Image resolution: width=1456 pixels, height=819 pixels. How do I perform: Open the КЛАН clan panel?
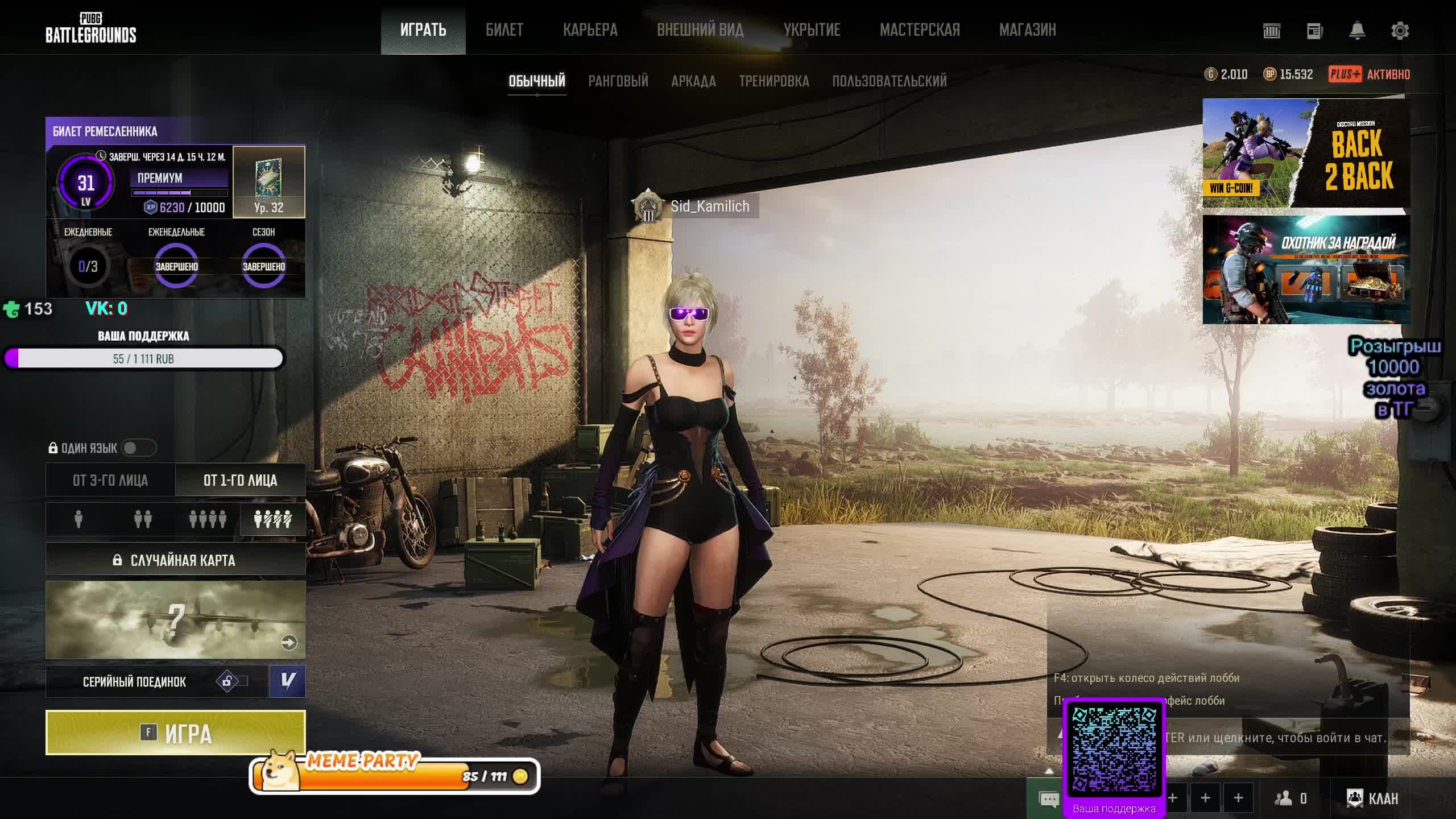[1372, 799]
